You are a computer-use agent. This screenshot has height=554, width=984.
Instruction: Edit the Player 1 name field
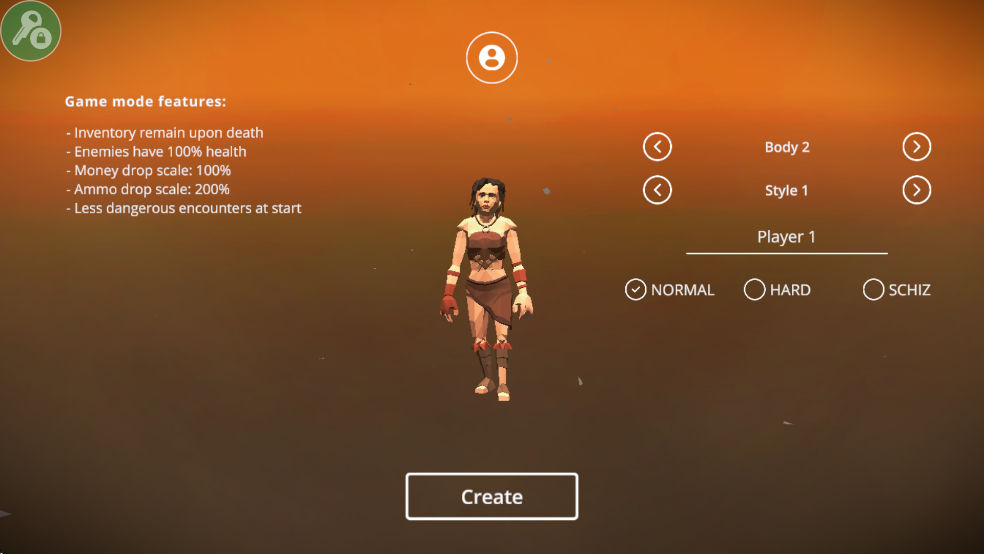click(x=786, y=238)
